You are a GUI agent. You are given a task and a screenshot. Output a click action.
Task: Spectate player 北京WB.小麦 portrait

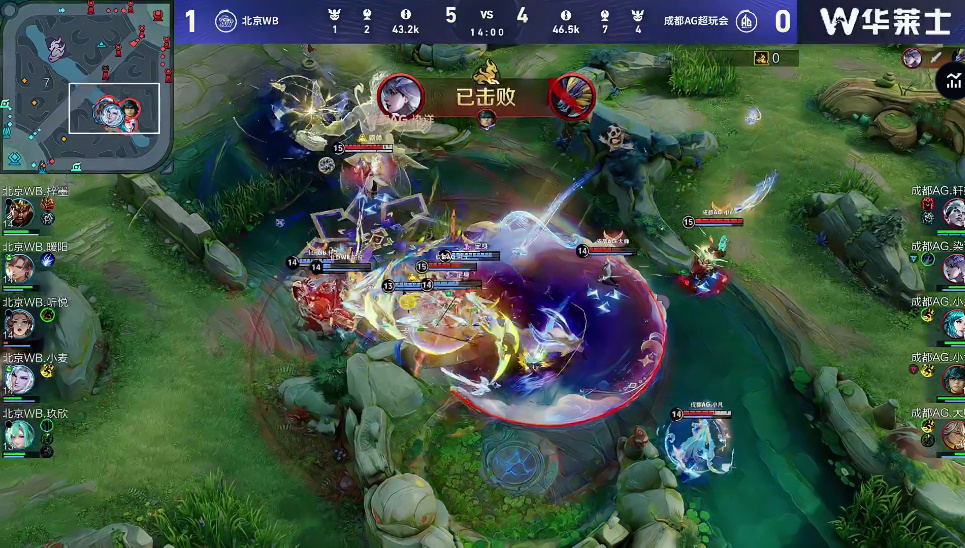[19, 379]
